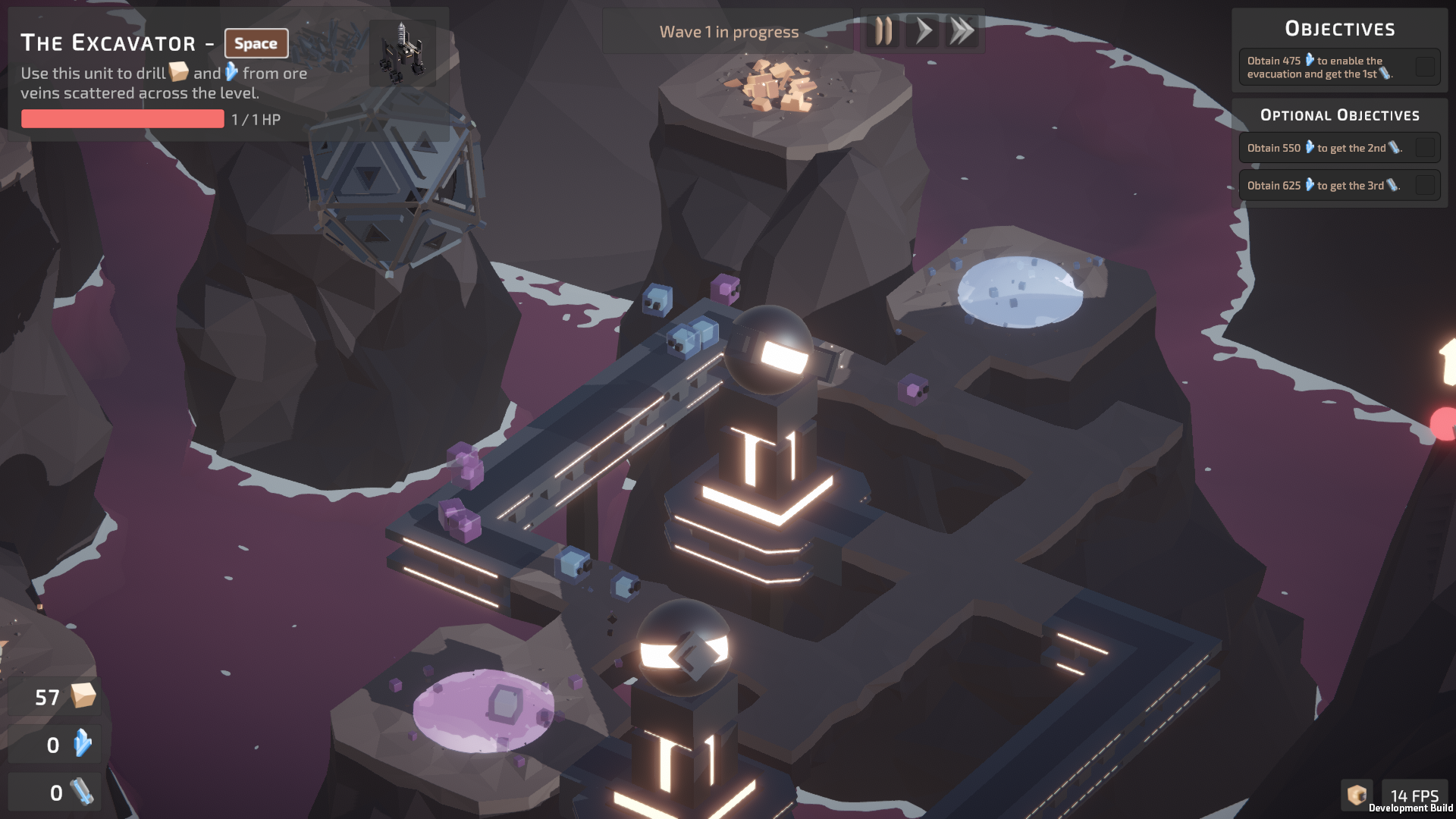The width and height of the screenshot is (1456, 819).
Task: Select the Excavator unit portrait
Action: 402,52
